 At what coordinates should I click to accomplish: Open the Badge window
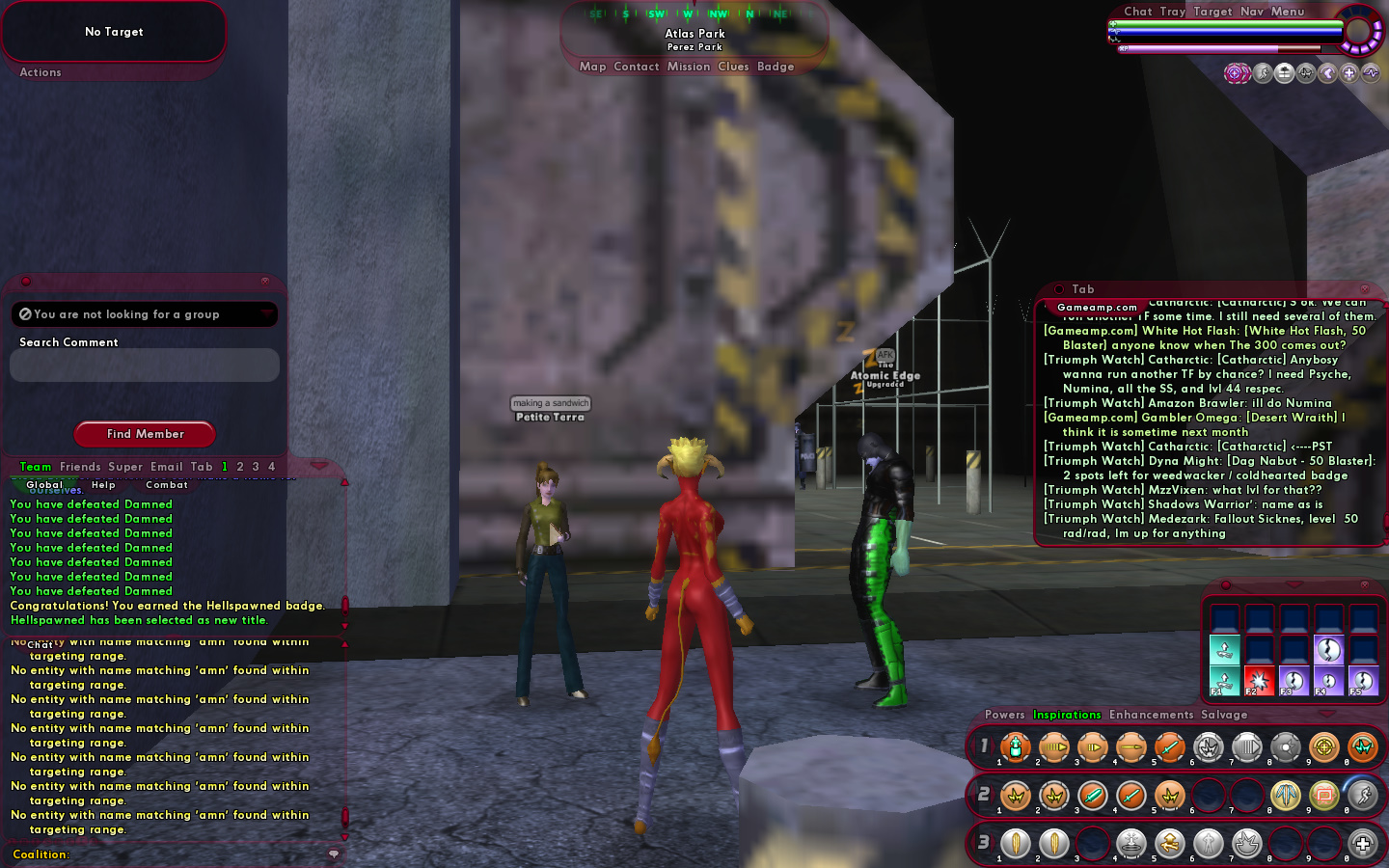click(x=776, y=67)
